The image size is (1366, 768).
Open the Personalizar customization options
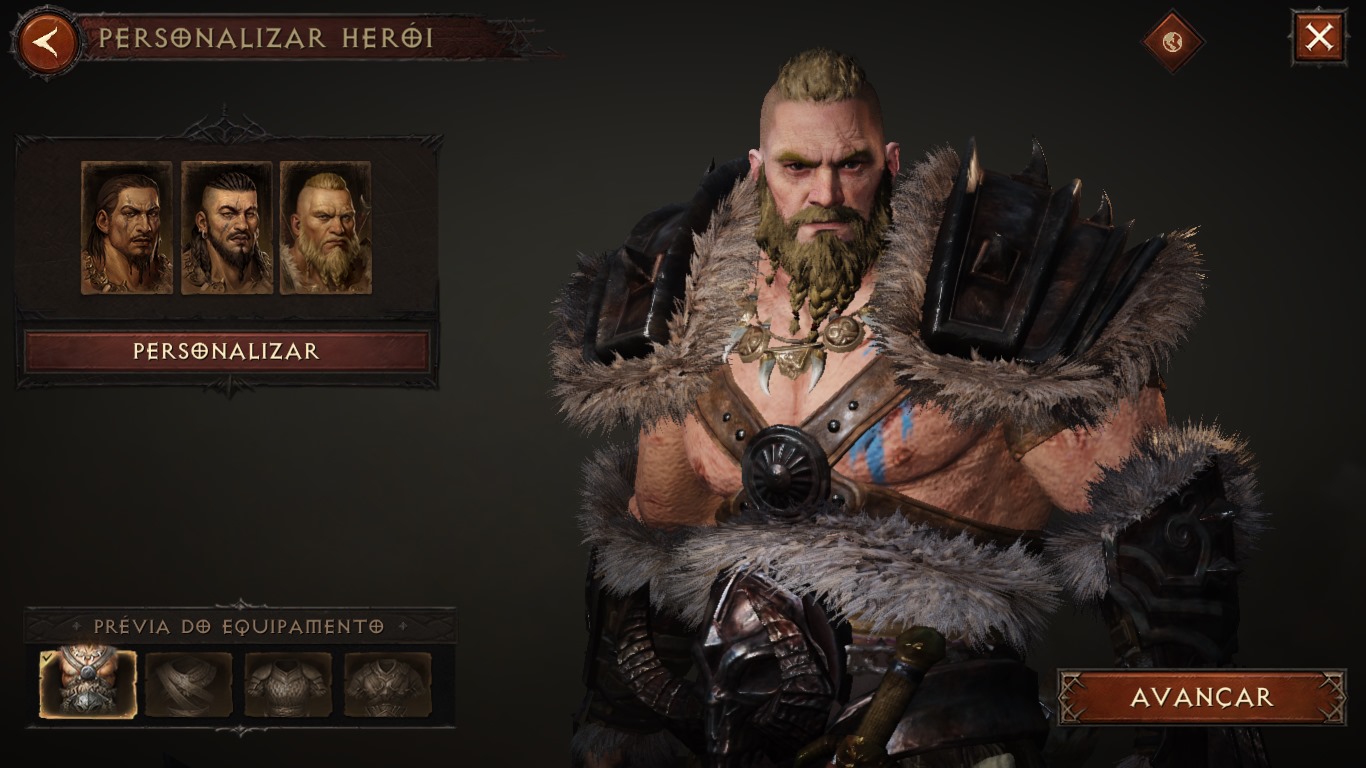coord(226,352)
